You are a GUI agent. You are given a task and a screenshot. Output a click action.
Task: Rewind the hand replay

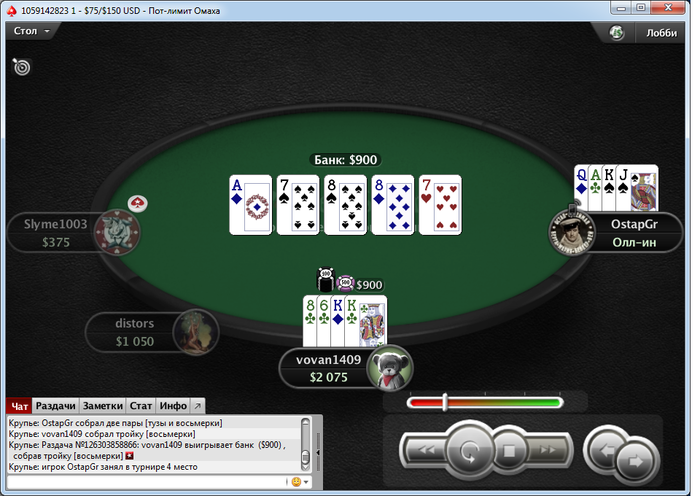coord(427,451)
